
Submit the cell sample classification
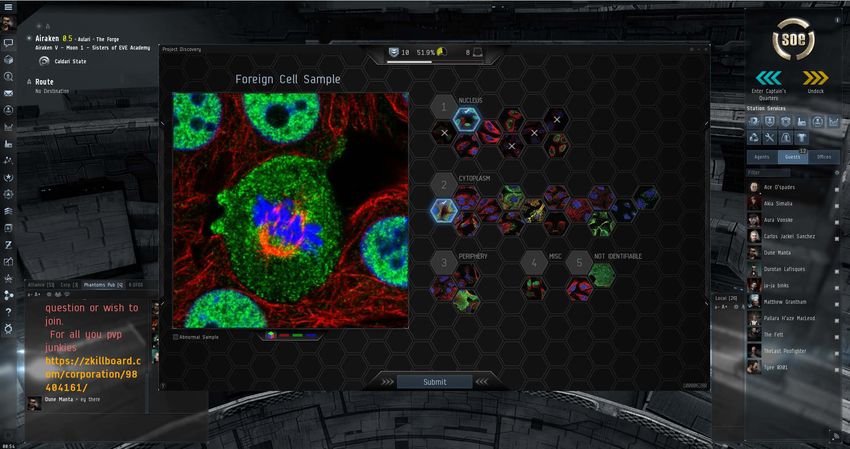tap(435, 381)
